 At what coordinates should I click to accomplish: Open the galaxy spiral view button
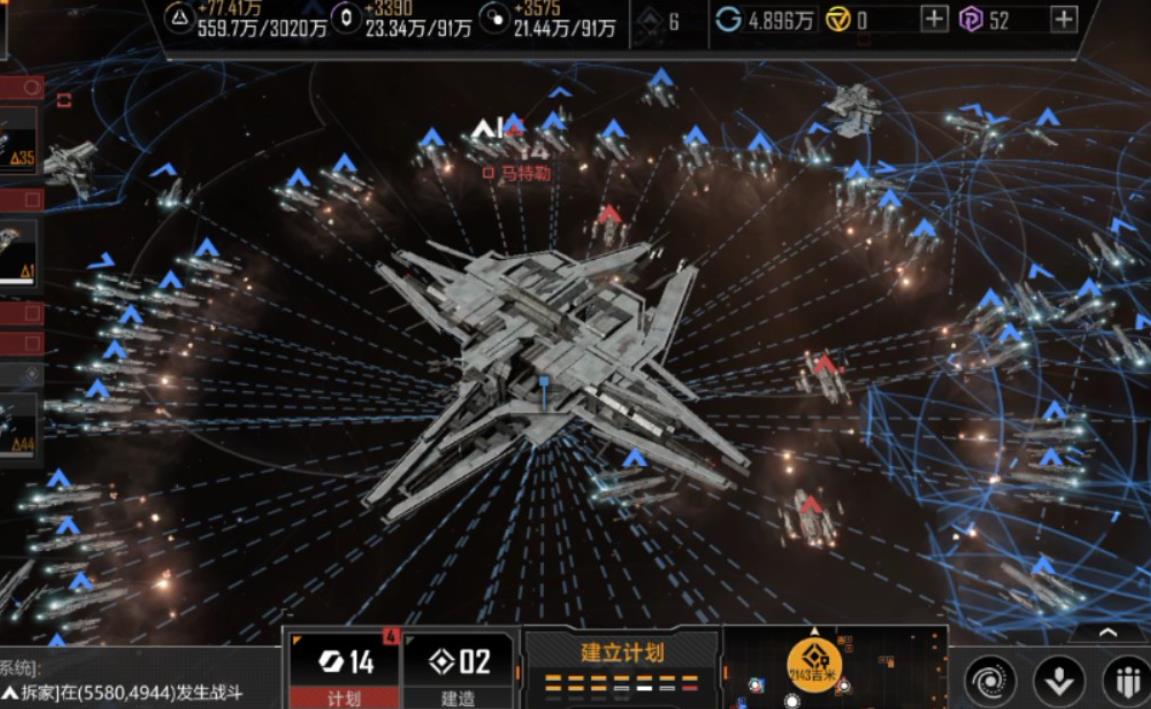990,680
